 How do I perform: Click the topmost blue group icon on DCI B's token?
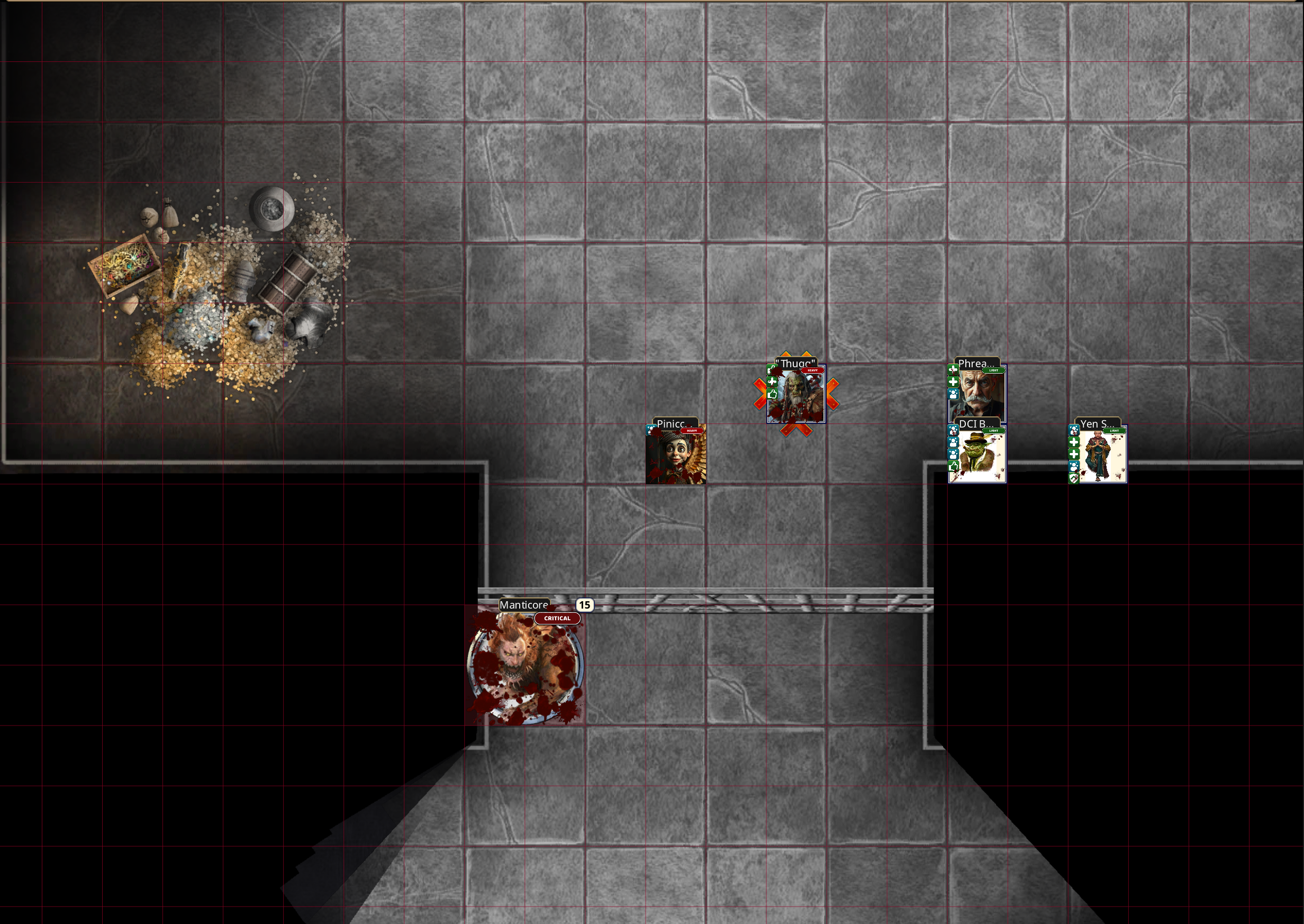click(x=954, y=431)
